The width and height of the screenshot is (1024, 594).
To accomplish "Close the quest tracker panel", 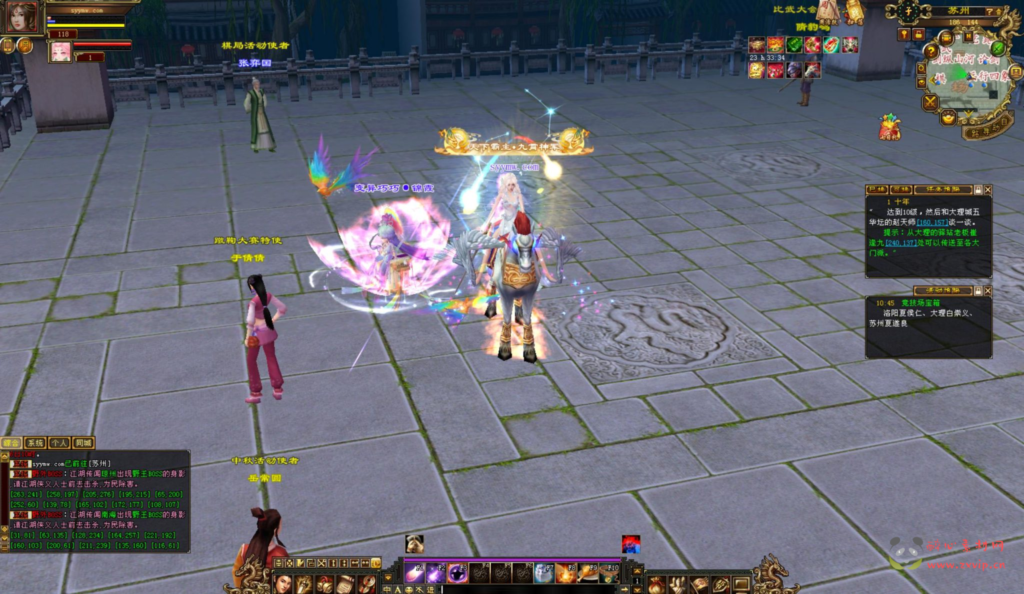I will (x=987, y=189).
